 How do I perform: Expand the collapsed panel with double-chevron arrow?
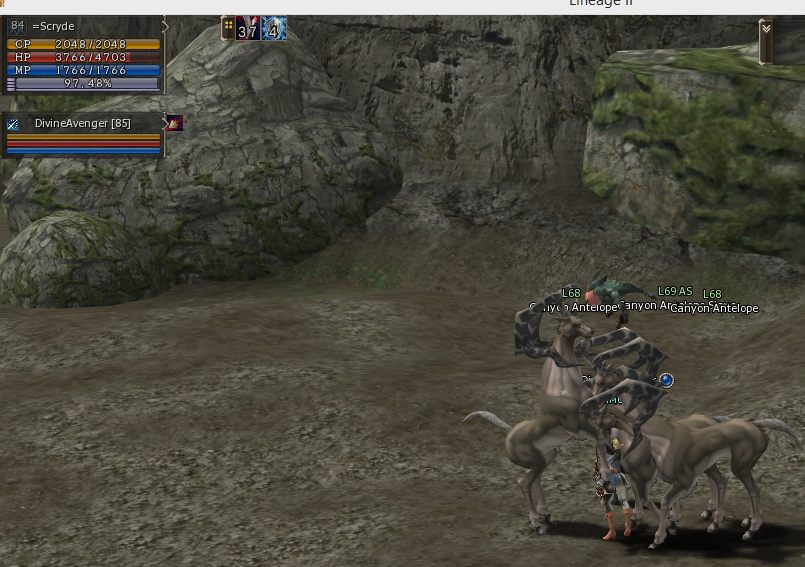point(766,29)
